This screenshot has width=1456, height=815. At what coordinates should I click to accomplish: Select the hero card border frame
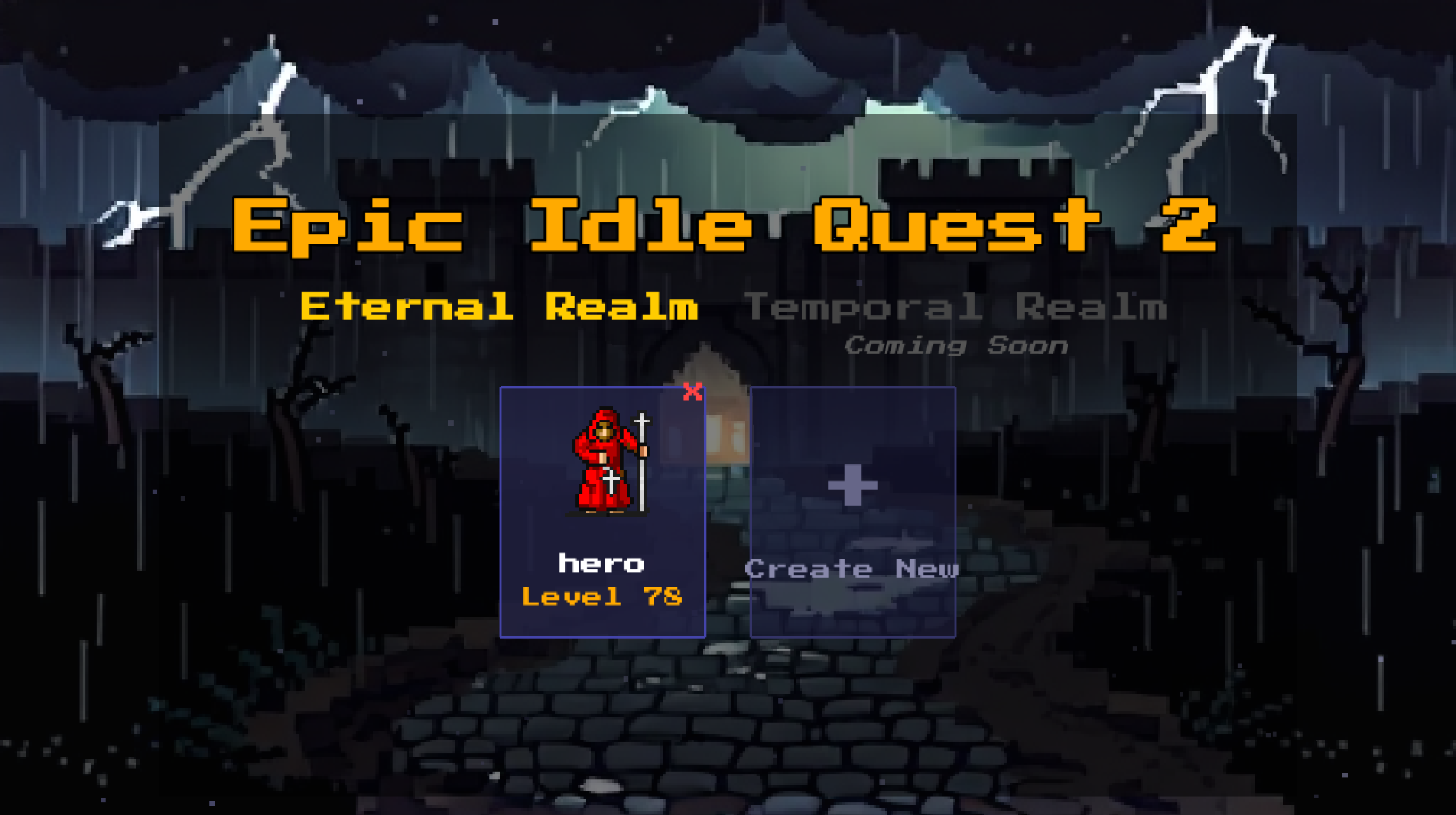[x=503, y=509]
